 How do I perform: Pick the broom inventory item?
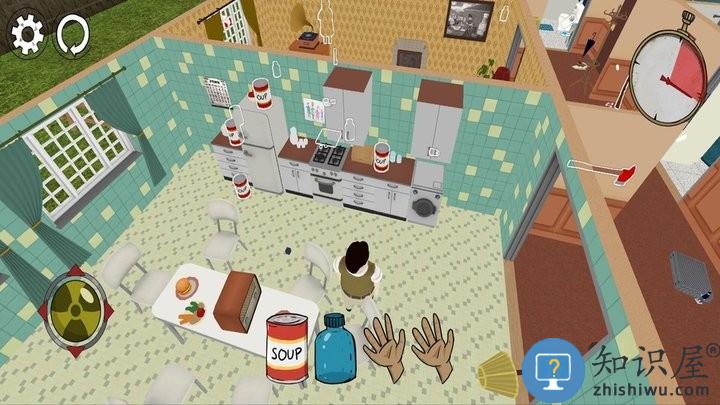click(x=497, y=373)
